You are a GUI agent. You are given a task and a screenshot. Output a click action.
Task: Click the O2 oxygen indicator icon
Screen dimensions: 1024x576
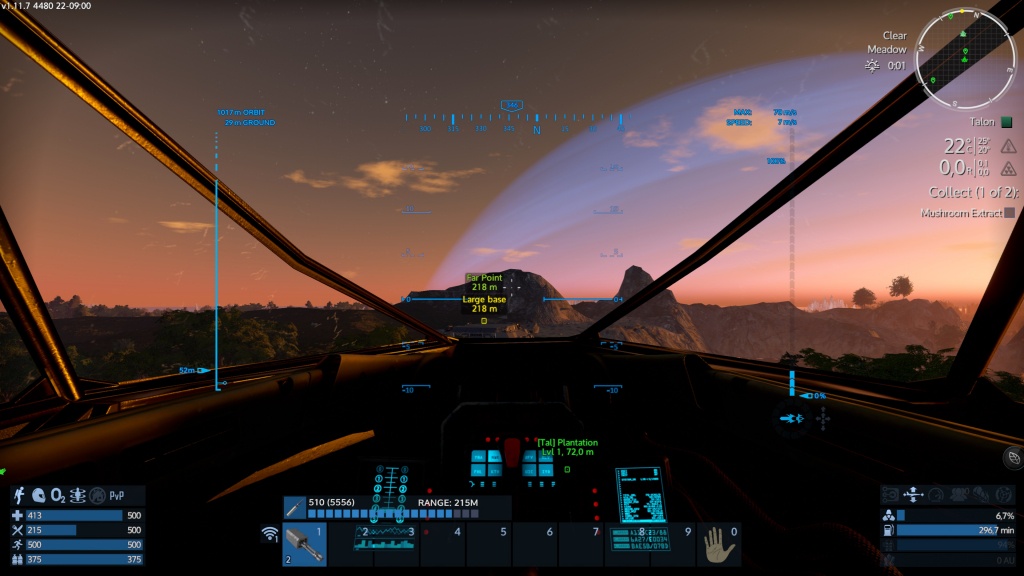tap(58, 495)
